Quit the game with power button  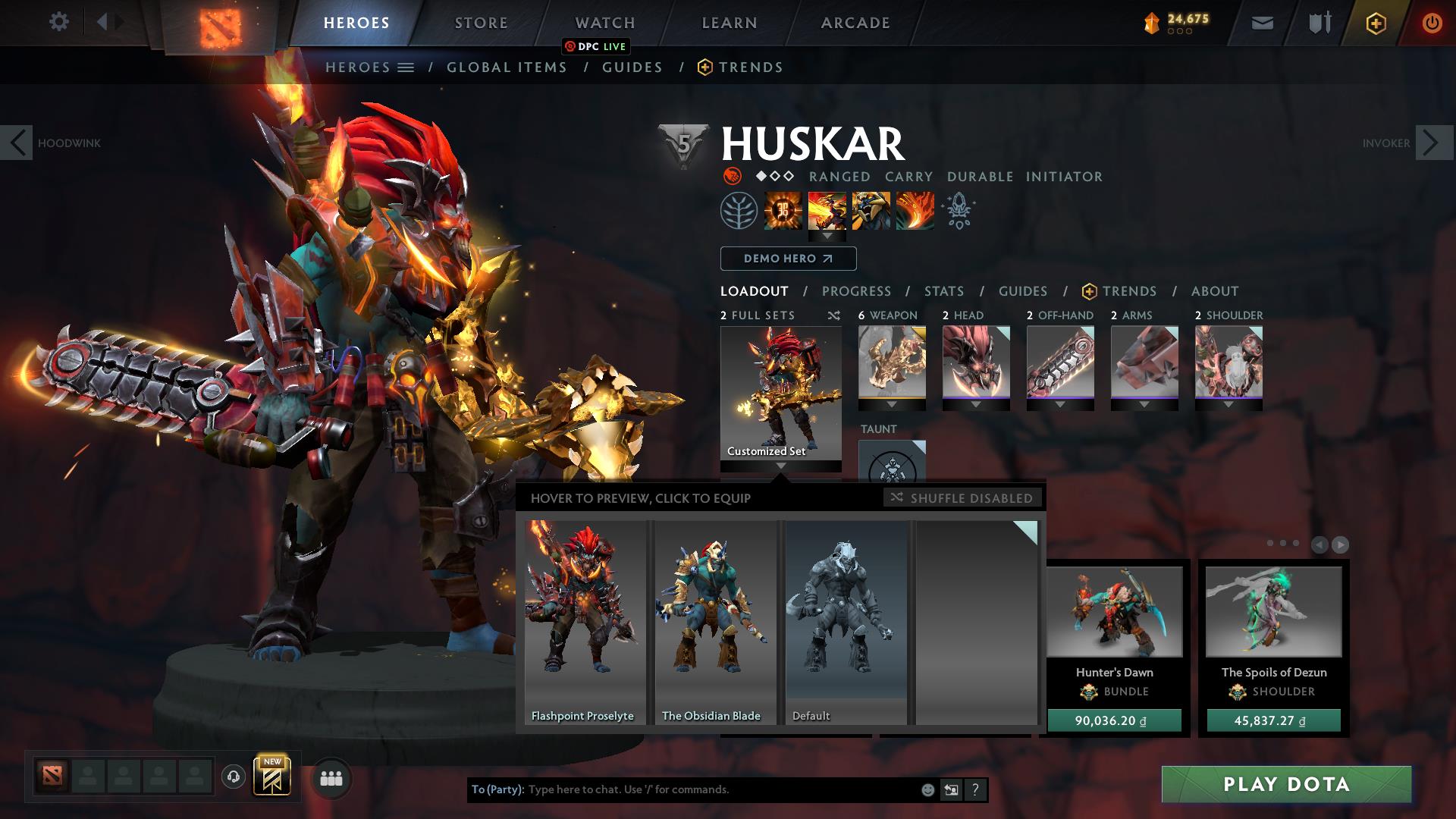tap(1431, 23)
